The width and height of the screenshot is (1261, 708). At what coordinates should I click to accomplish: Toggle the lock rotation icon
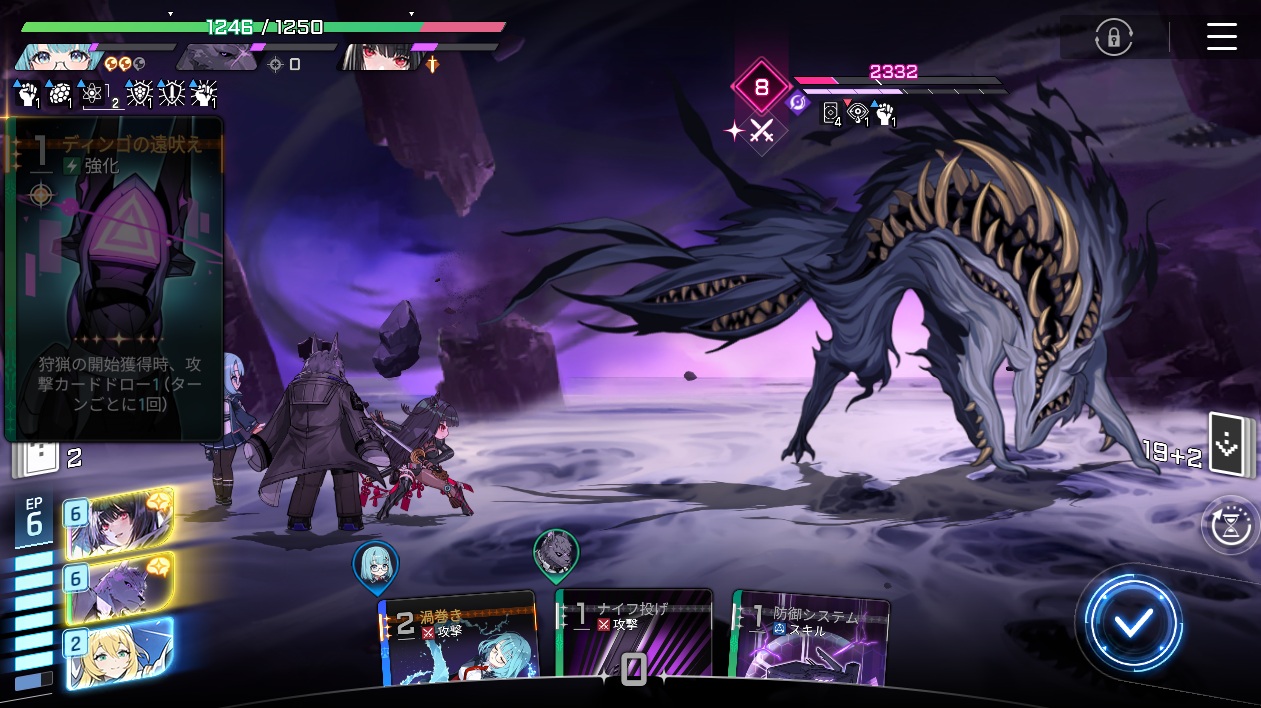[1113, 38]
